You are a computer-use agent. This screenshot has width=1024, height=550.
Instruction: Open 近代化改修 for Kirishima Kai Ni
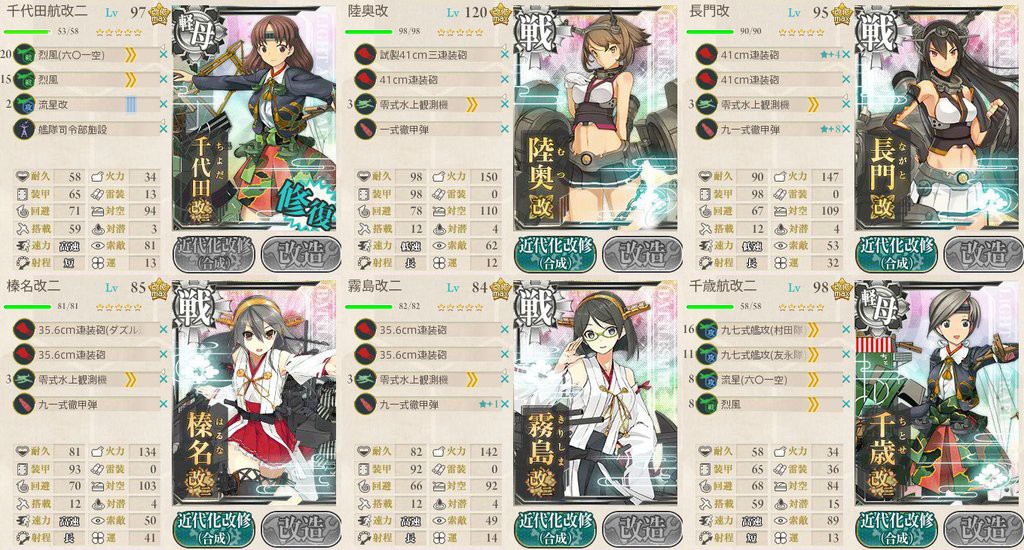[x=556, y=526]
